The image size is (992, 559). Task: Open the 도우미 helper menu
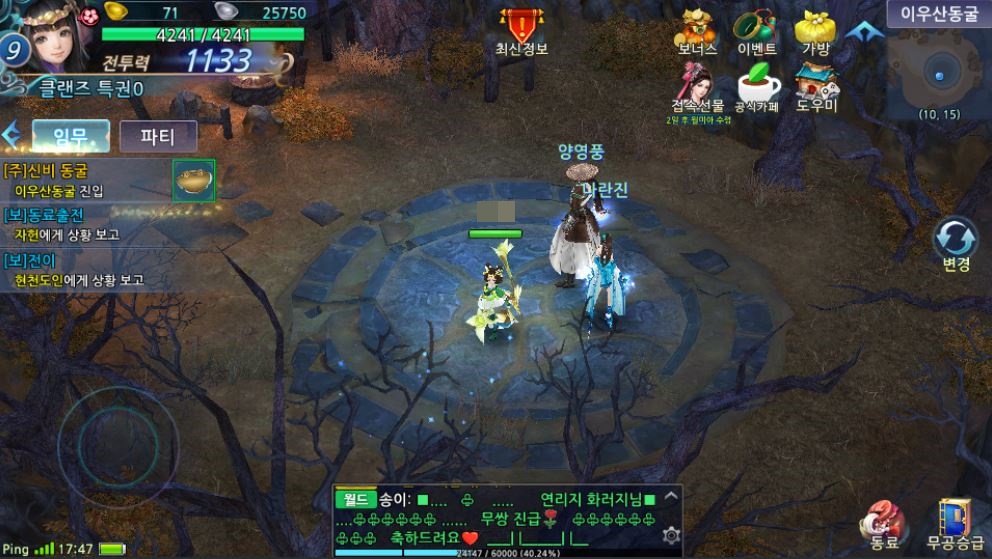[x=817, y=86]
